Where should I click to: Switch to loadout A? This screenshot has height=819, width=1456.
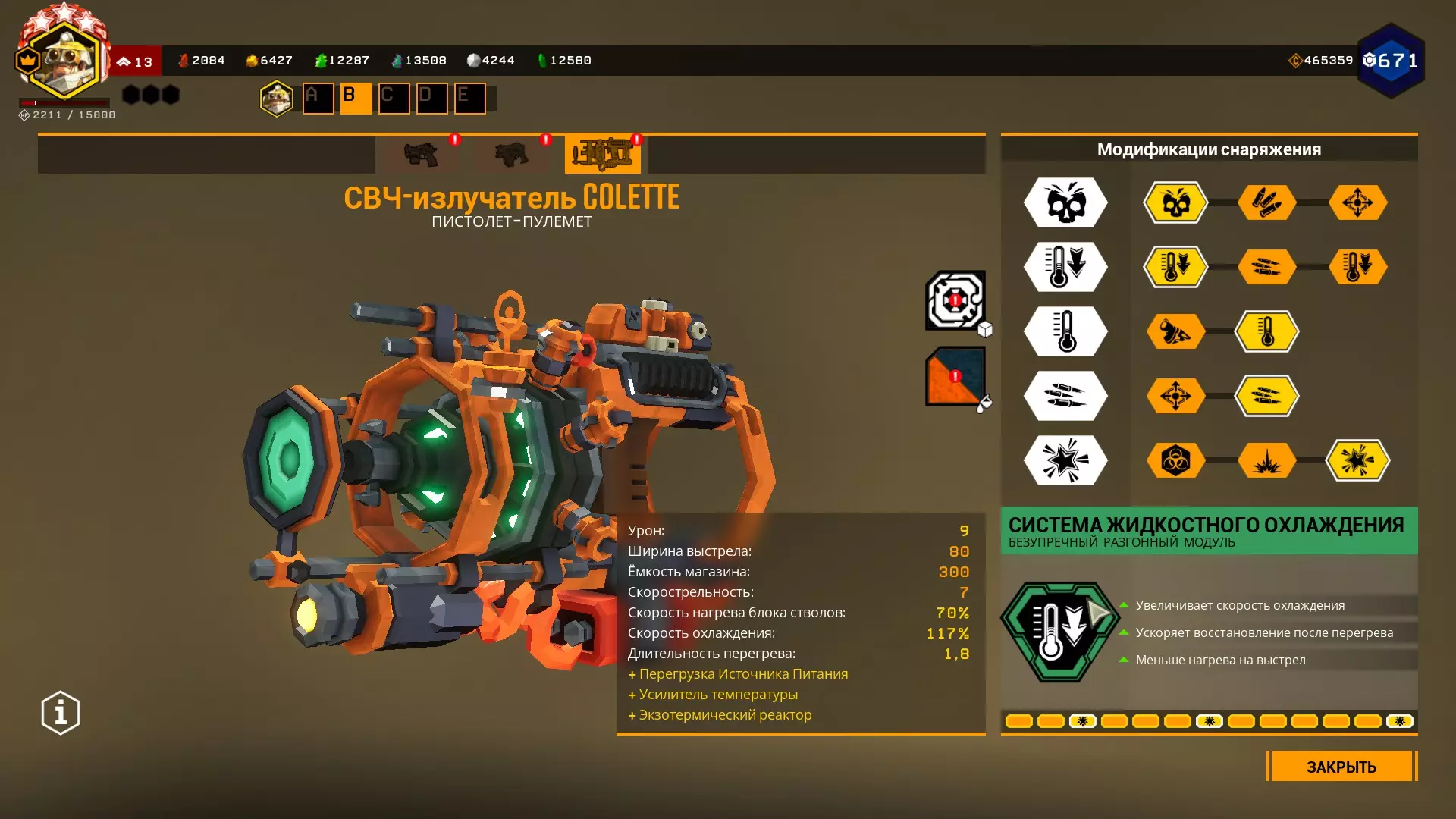coord(318,98)
